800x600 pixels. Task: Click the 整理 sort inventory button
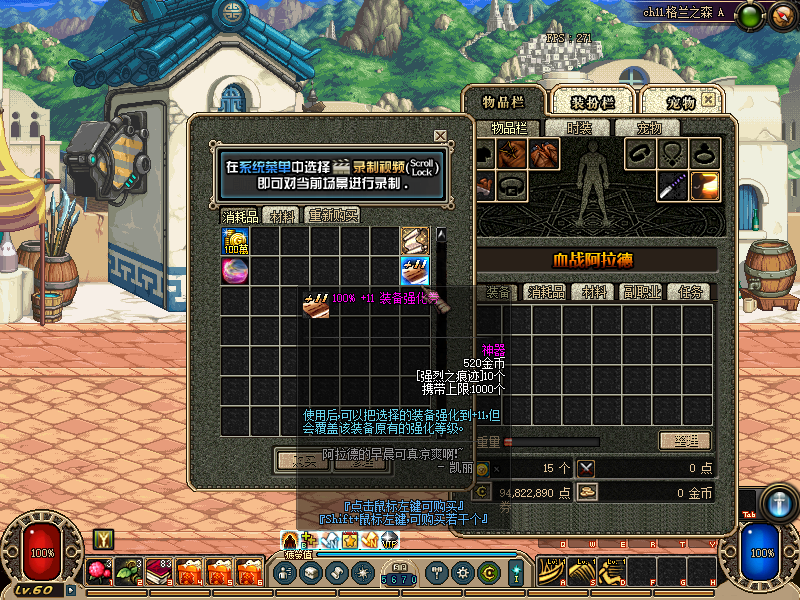click(684, 441)
